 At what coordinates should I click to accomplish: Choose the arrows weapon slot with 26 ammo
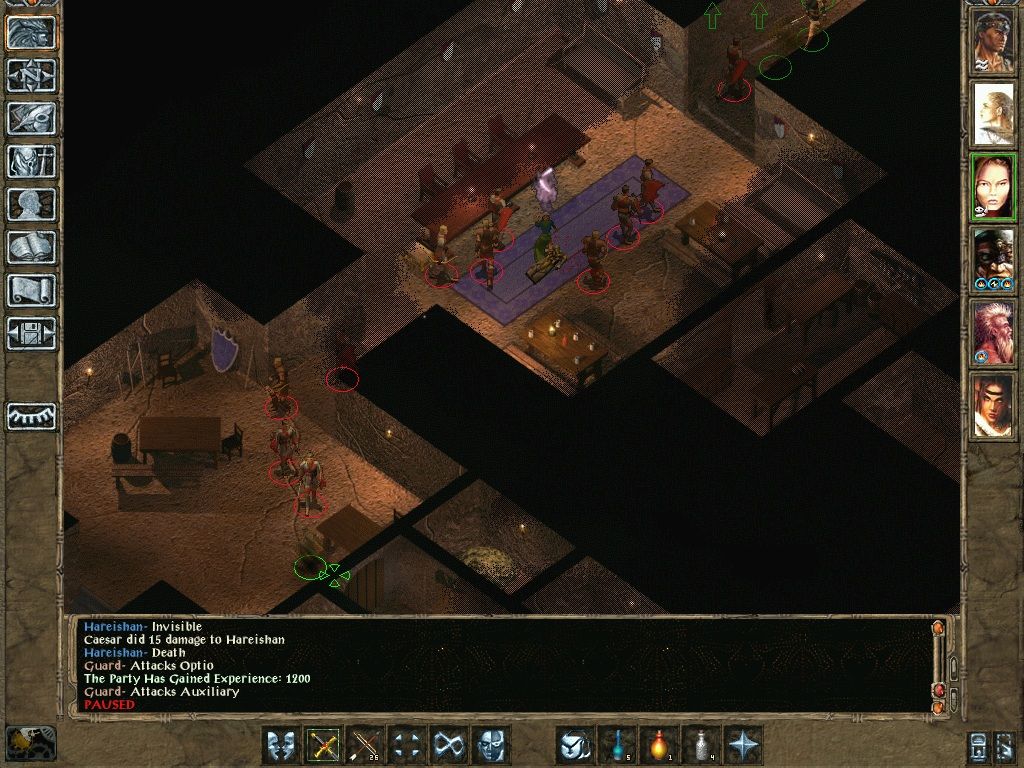tap(366, 745)
